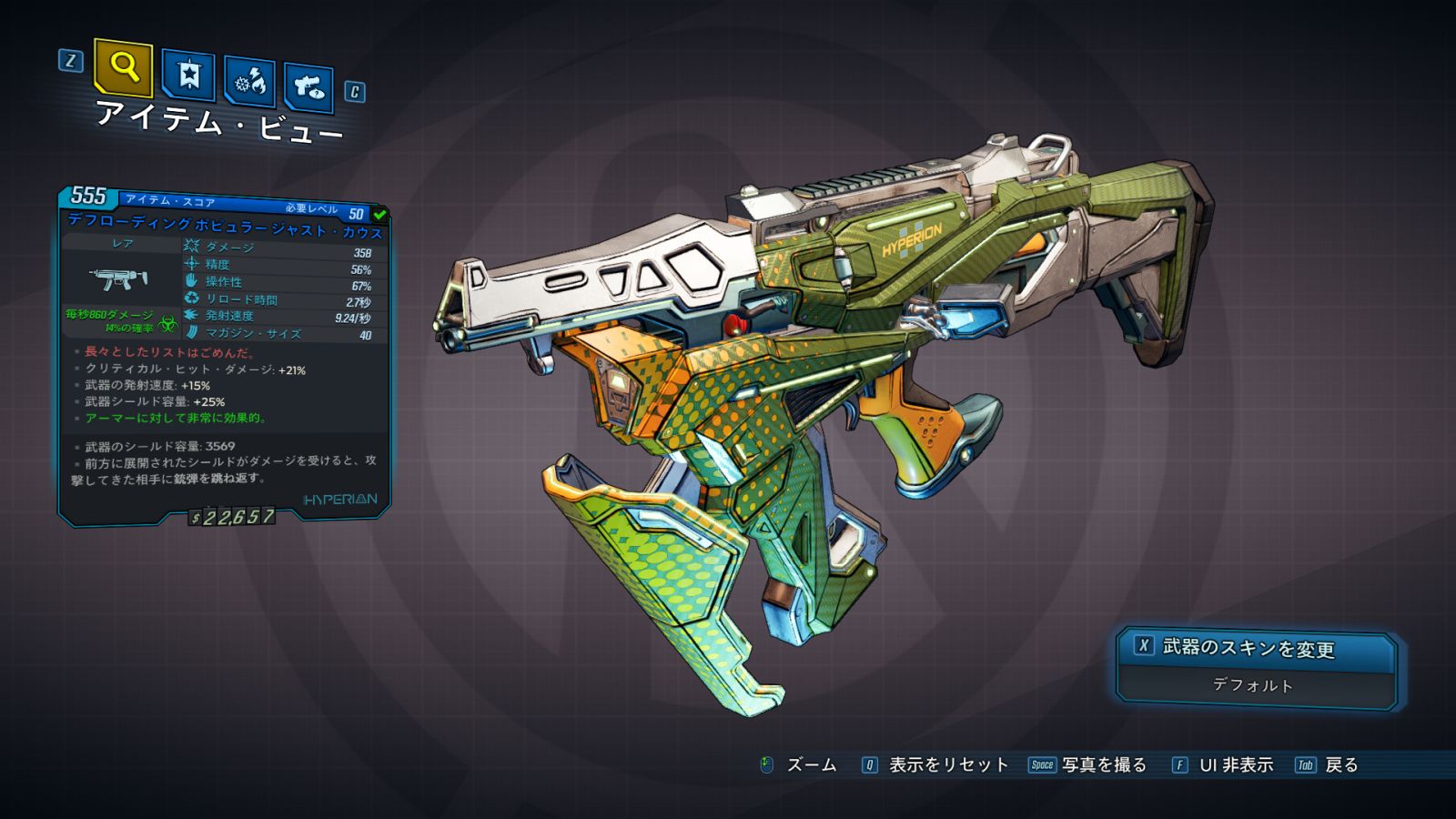Select the magnifier Item View tab
This screenshot has width=1456, height=819.
click(123, 67)
